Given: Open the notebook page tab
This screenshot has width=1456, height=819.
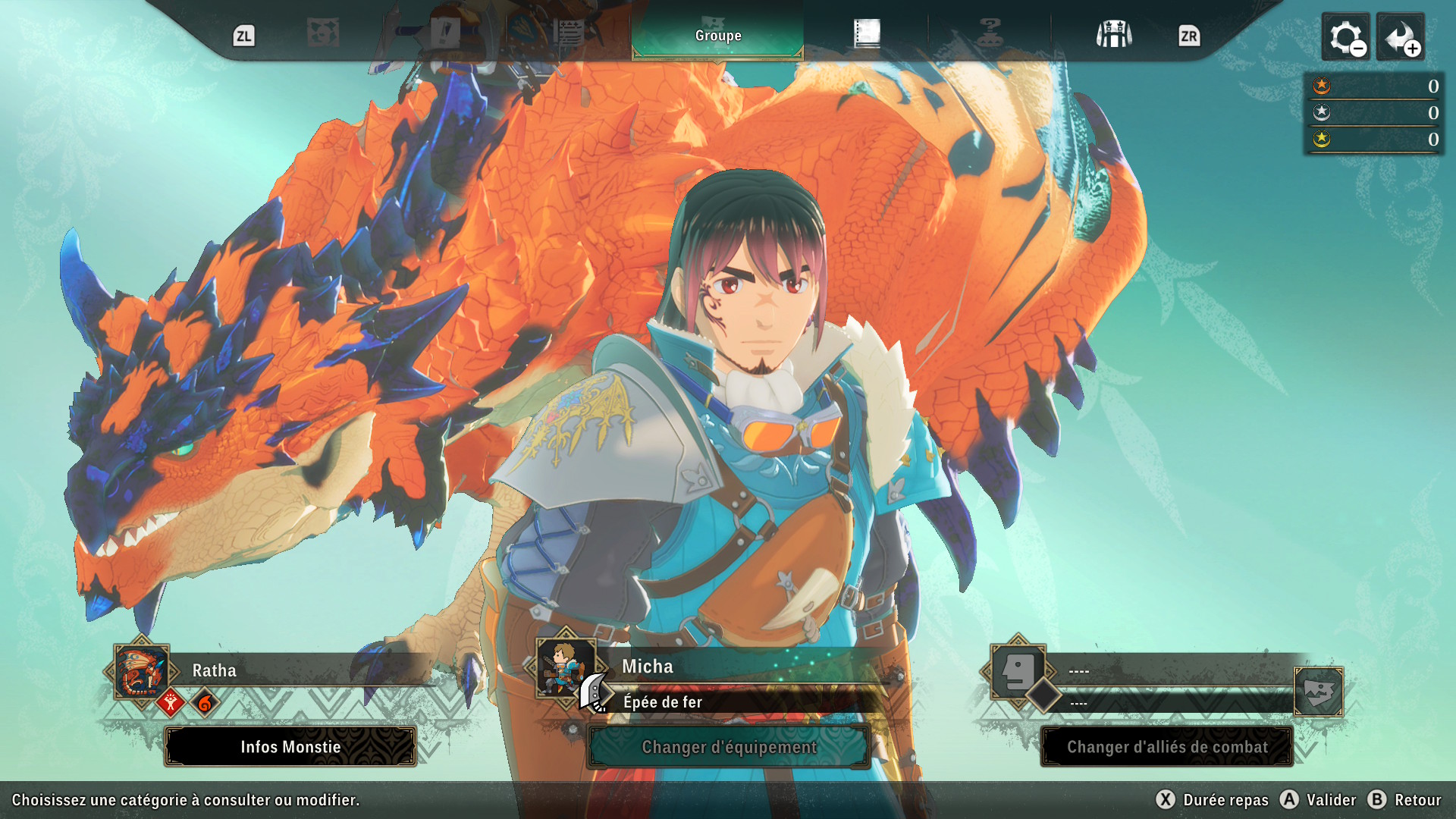Looking at the screenshot, I should pos(867,33).
